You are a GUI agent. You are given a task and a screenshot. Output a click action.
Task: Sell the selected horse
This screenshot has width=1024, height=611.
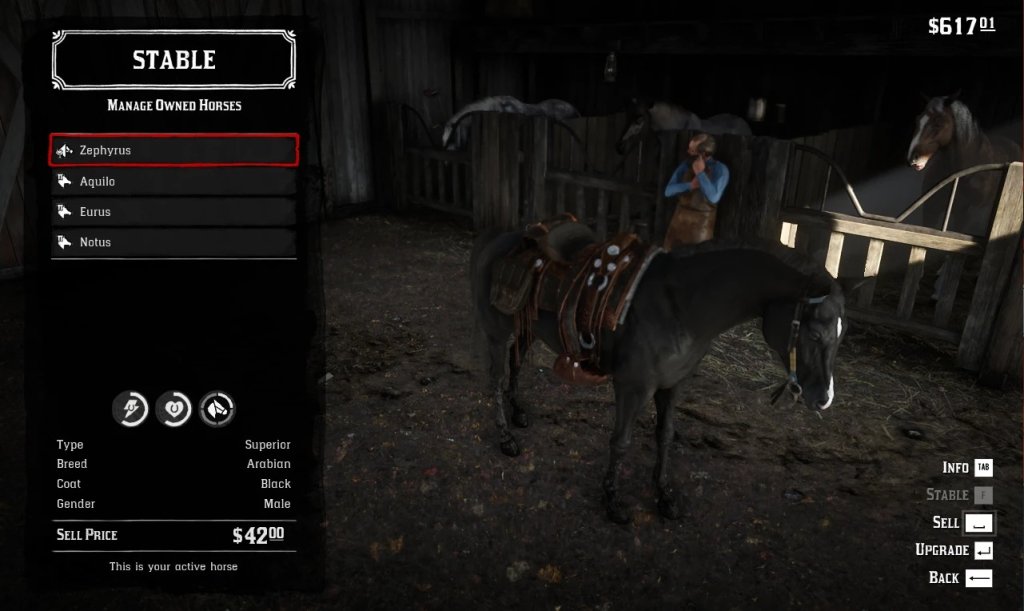coord(960,522)
